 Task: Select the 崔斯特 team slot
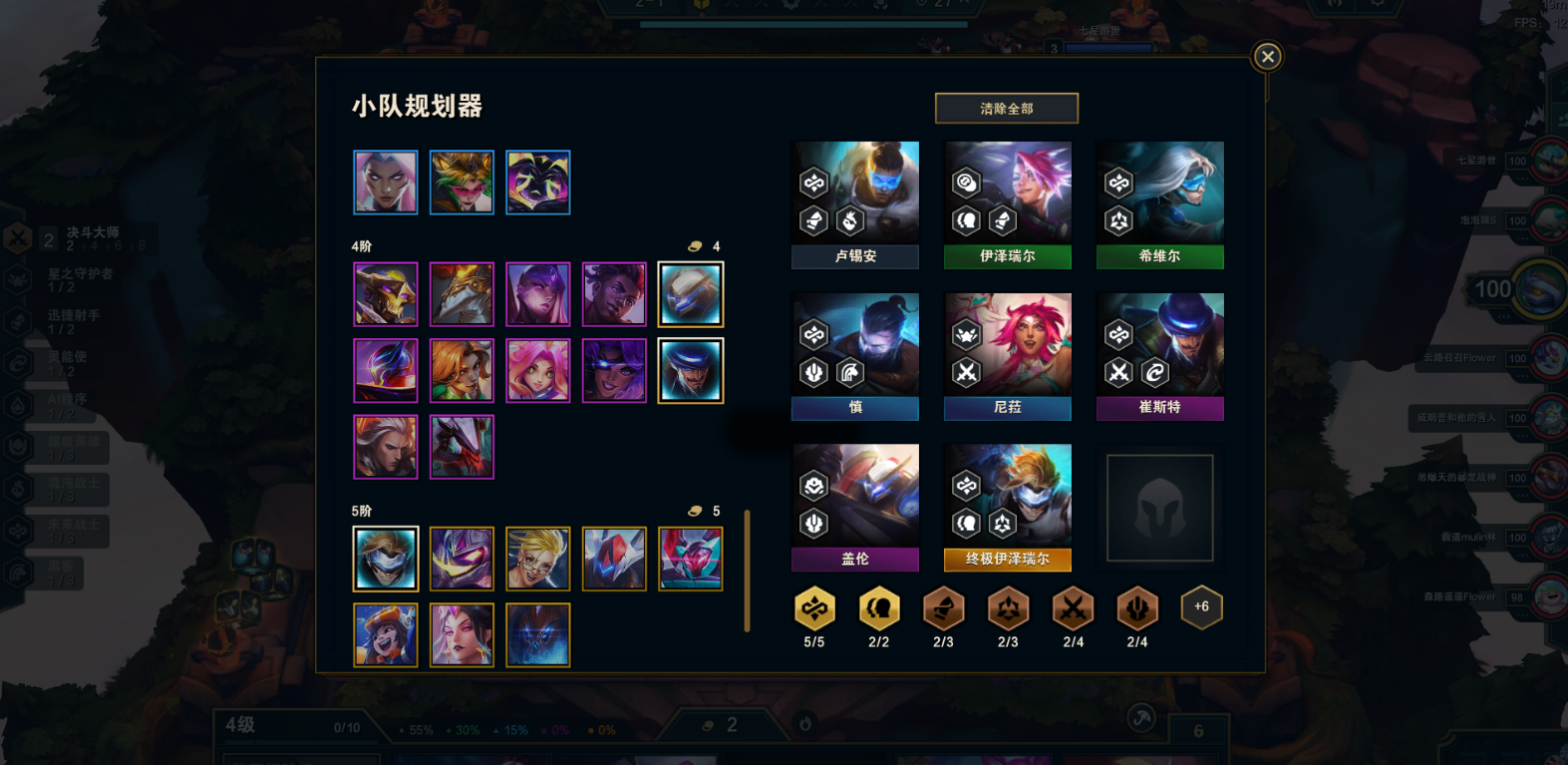pyautogui.click(x=1159, y=356)
